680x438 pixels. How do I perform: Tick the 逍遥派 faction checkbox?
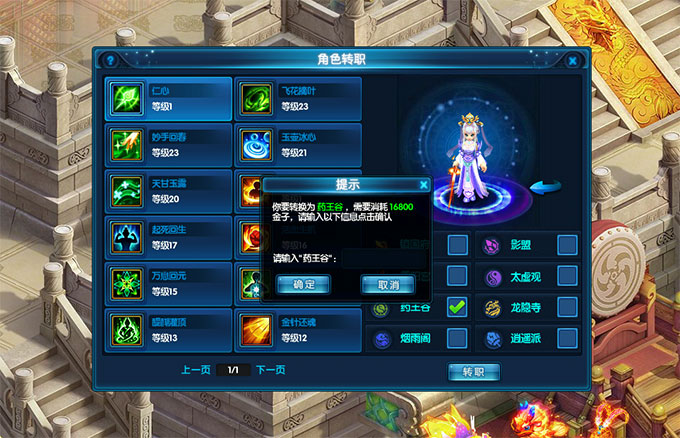[567, 339]
